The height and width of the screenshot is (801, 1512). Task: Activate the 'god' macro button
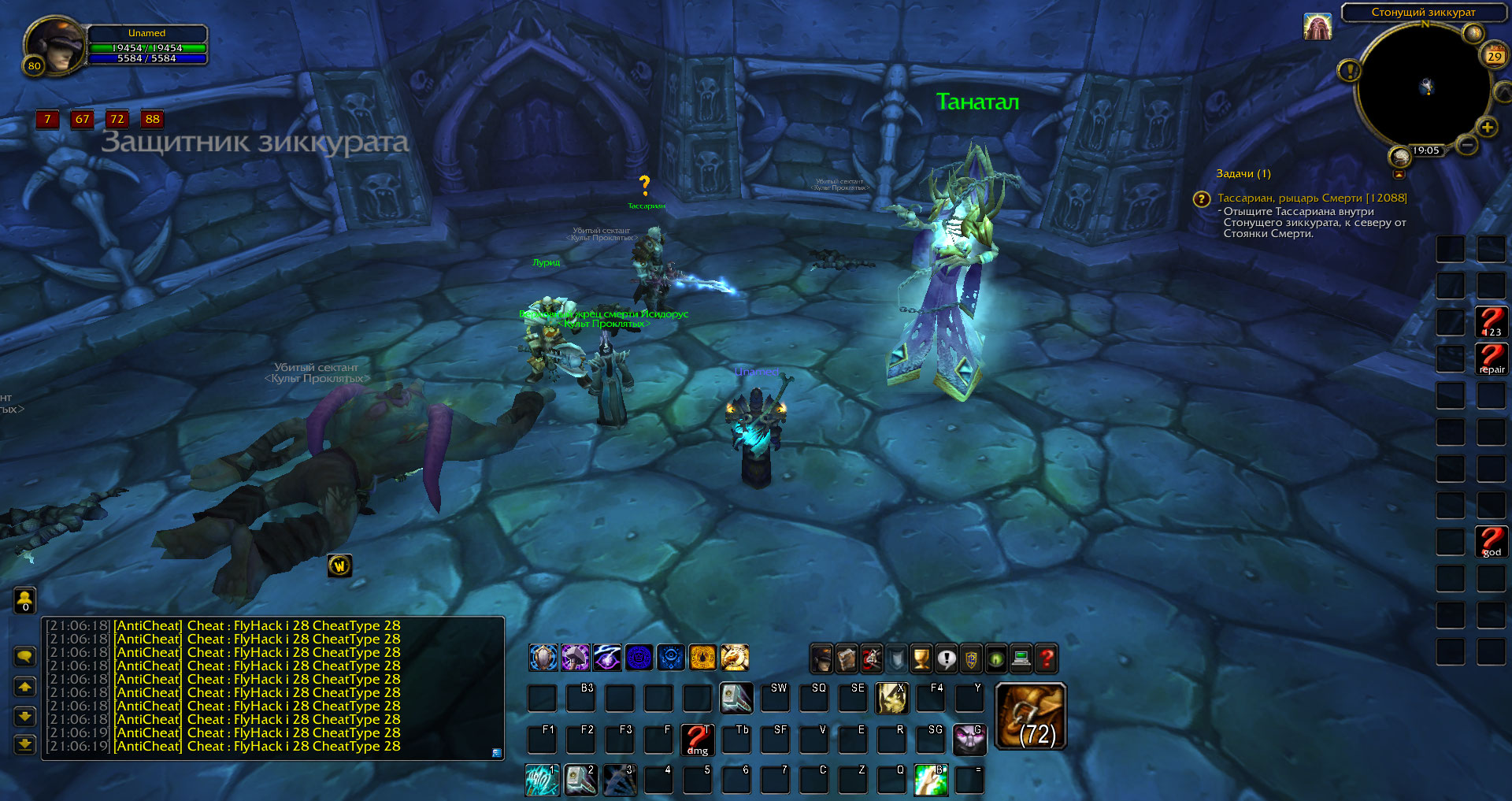tap(1491, 541)
